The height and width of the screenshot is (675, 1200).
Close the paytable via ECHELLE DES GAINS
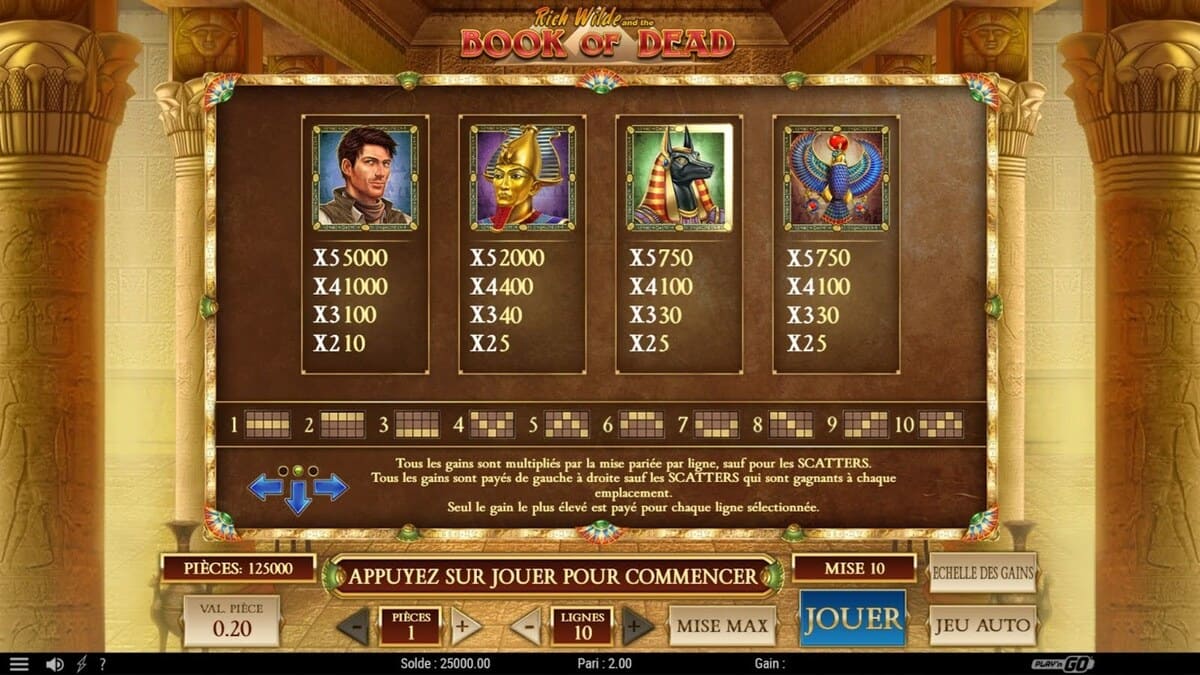tap(982, 573)
